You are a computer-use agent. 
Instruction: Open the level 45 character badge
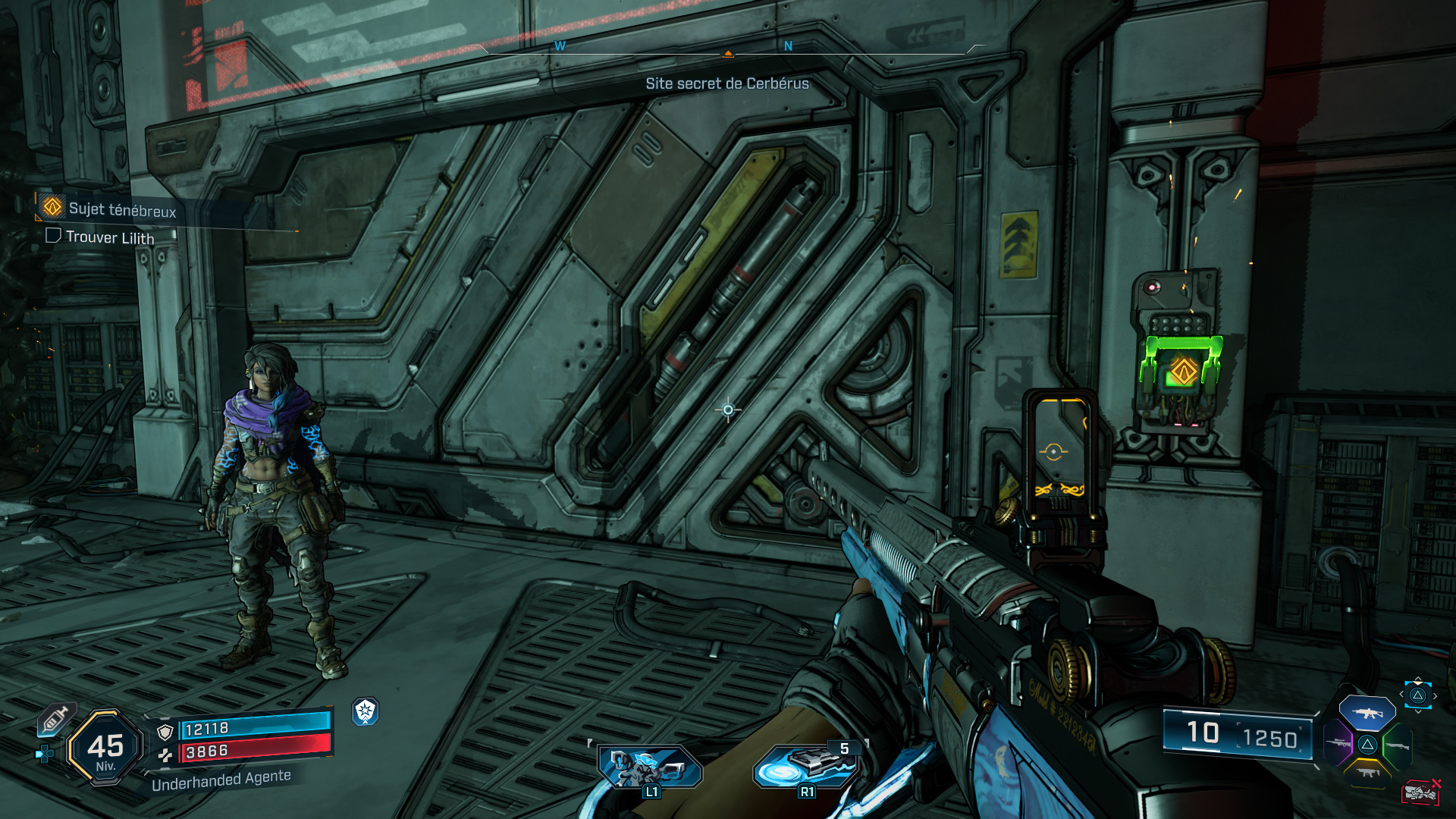(105, 748)
